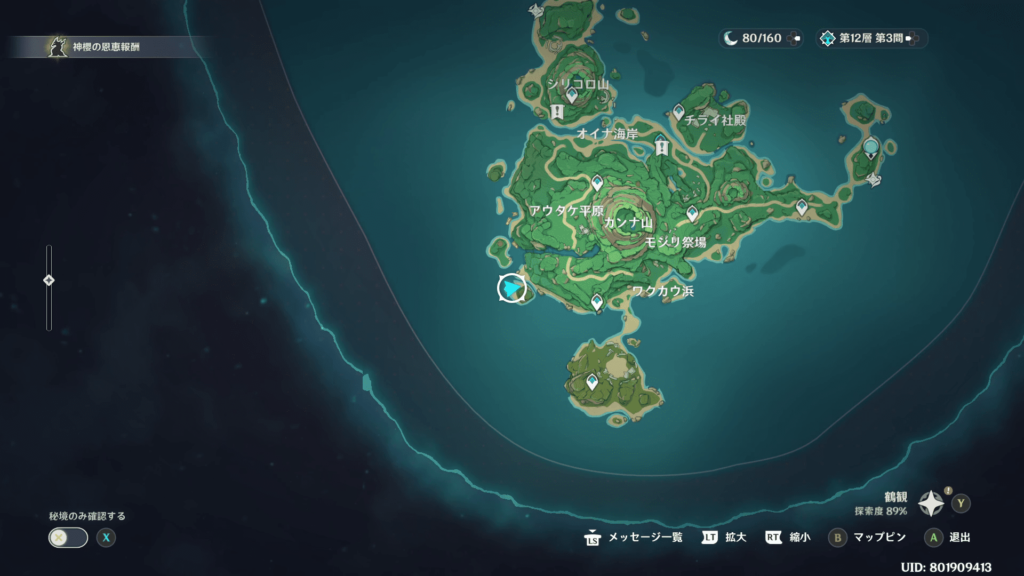Select the waypoint right of モシリ祭場

coord(691,213)
